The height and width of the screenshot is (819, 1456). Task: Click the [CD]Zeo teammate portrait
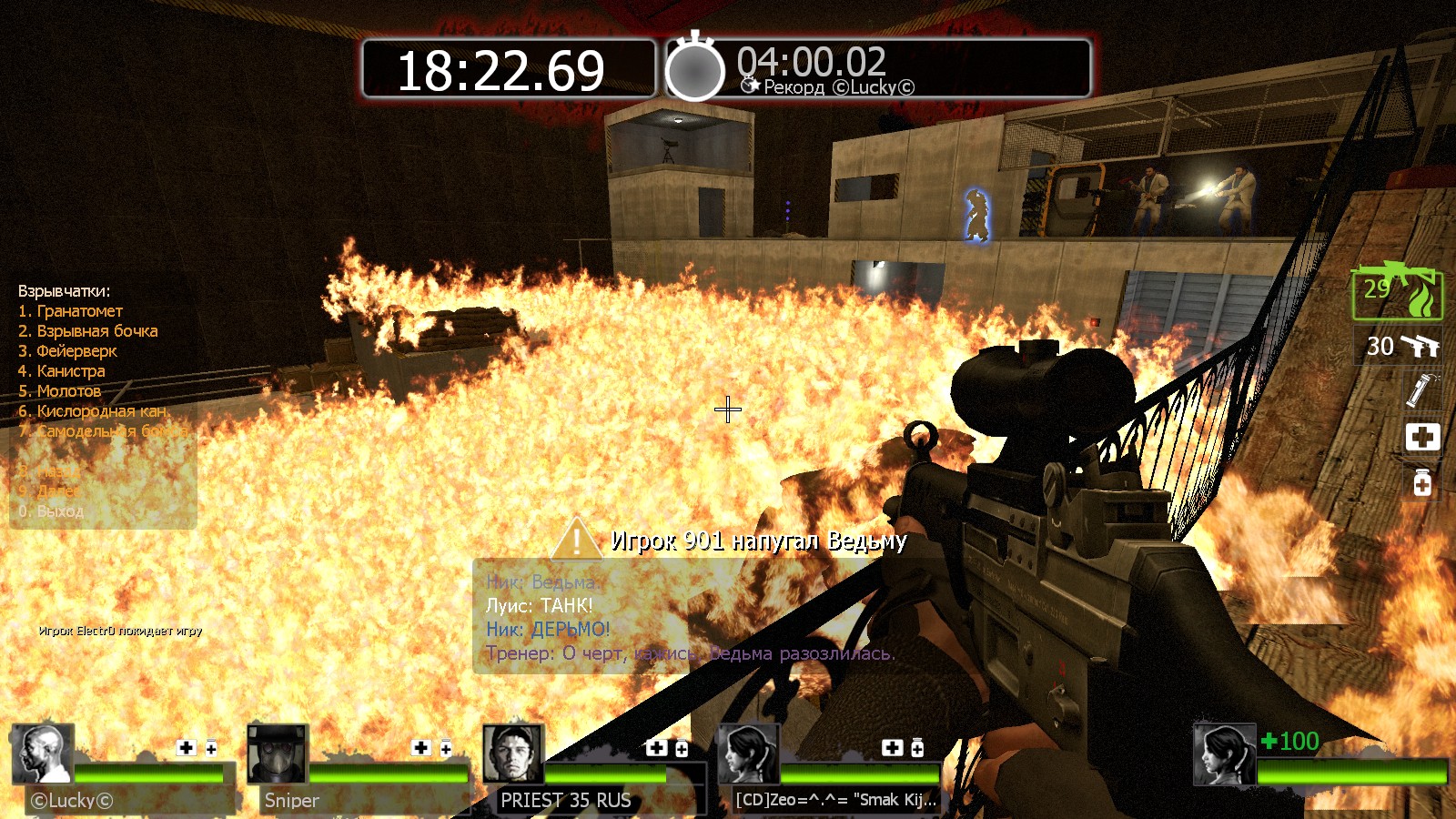(749, 754)
